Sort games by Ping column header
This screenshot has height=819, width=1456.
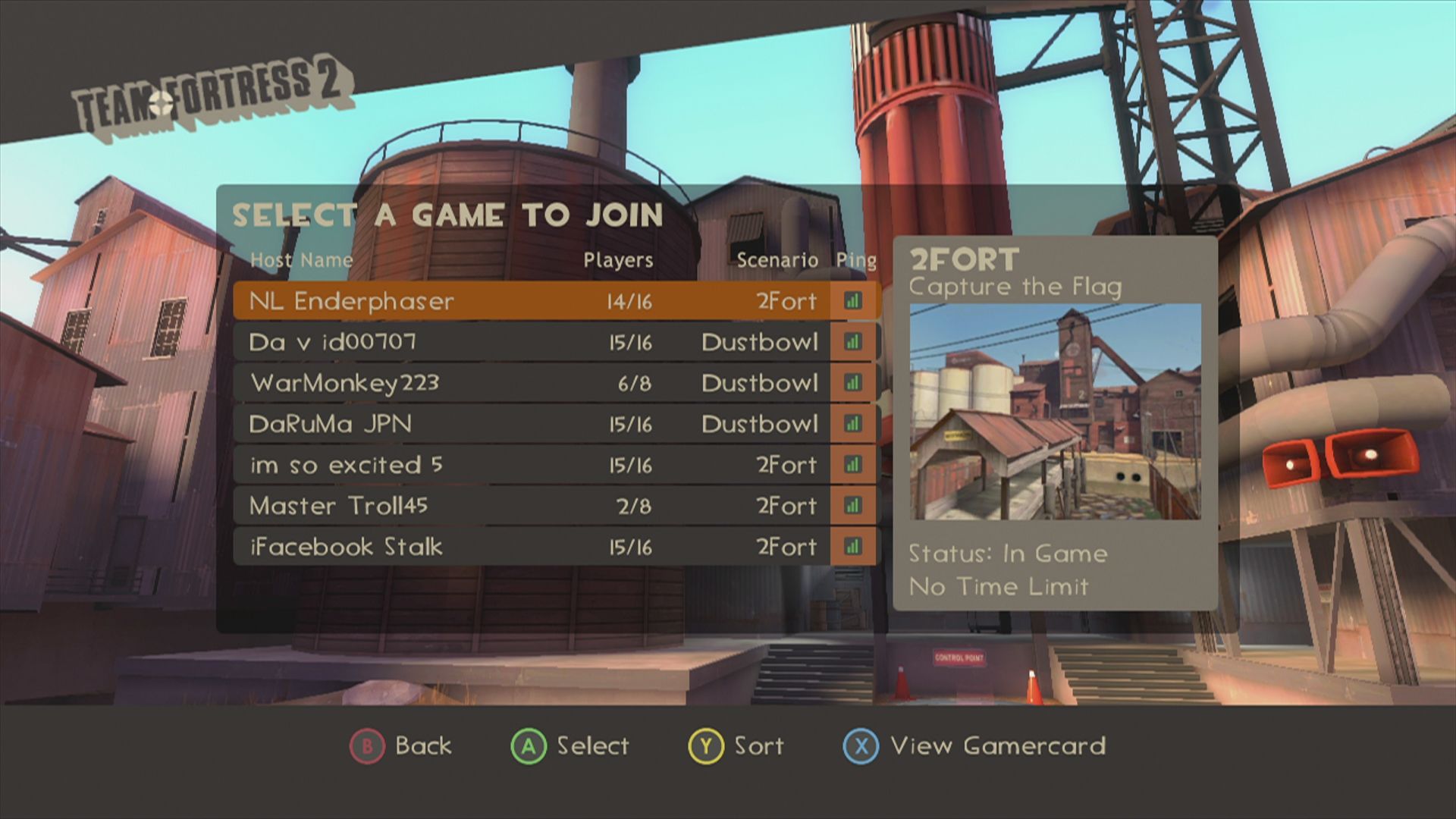[856, 260]
